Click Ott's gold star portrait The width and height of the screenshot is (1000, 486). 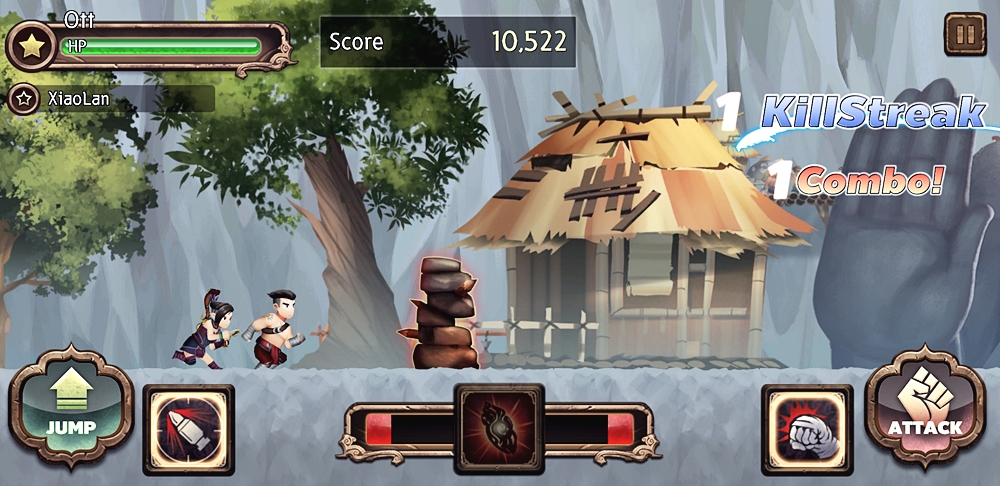tap(31, 47)
